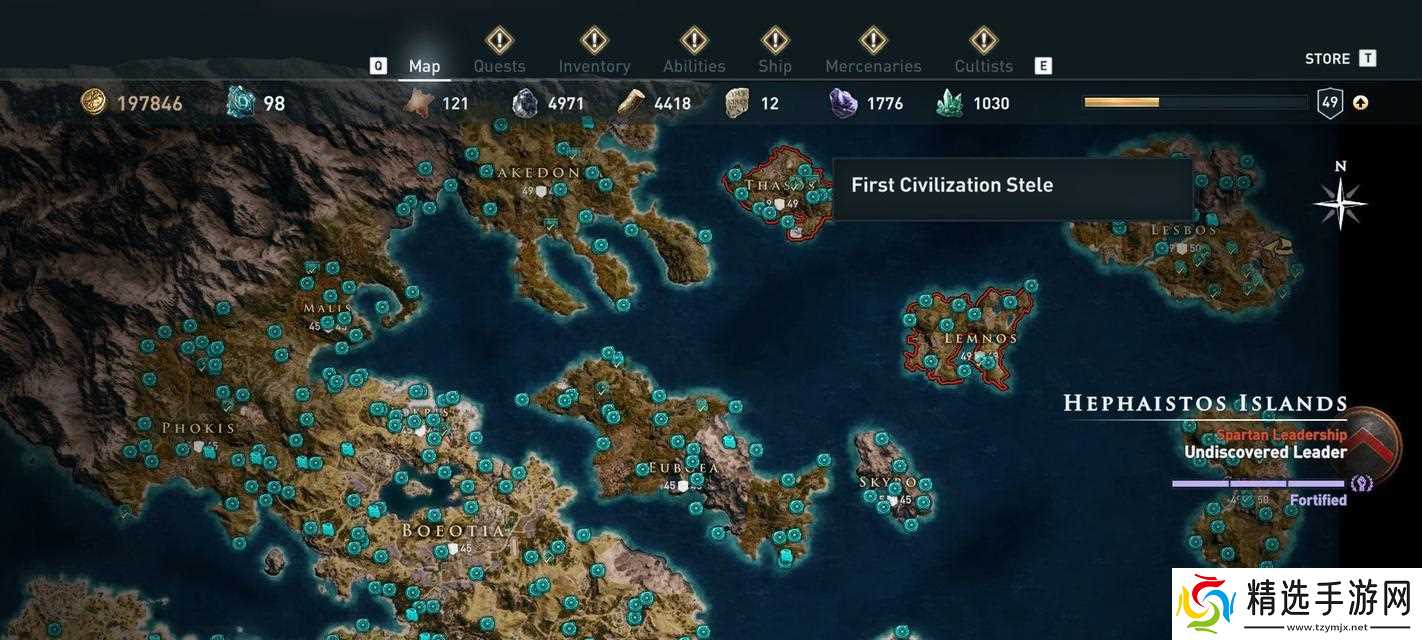
Task: Select the Malis region label
Action: pyautogui.click(x=328, y=308)
